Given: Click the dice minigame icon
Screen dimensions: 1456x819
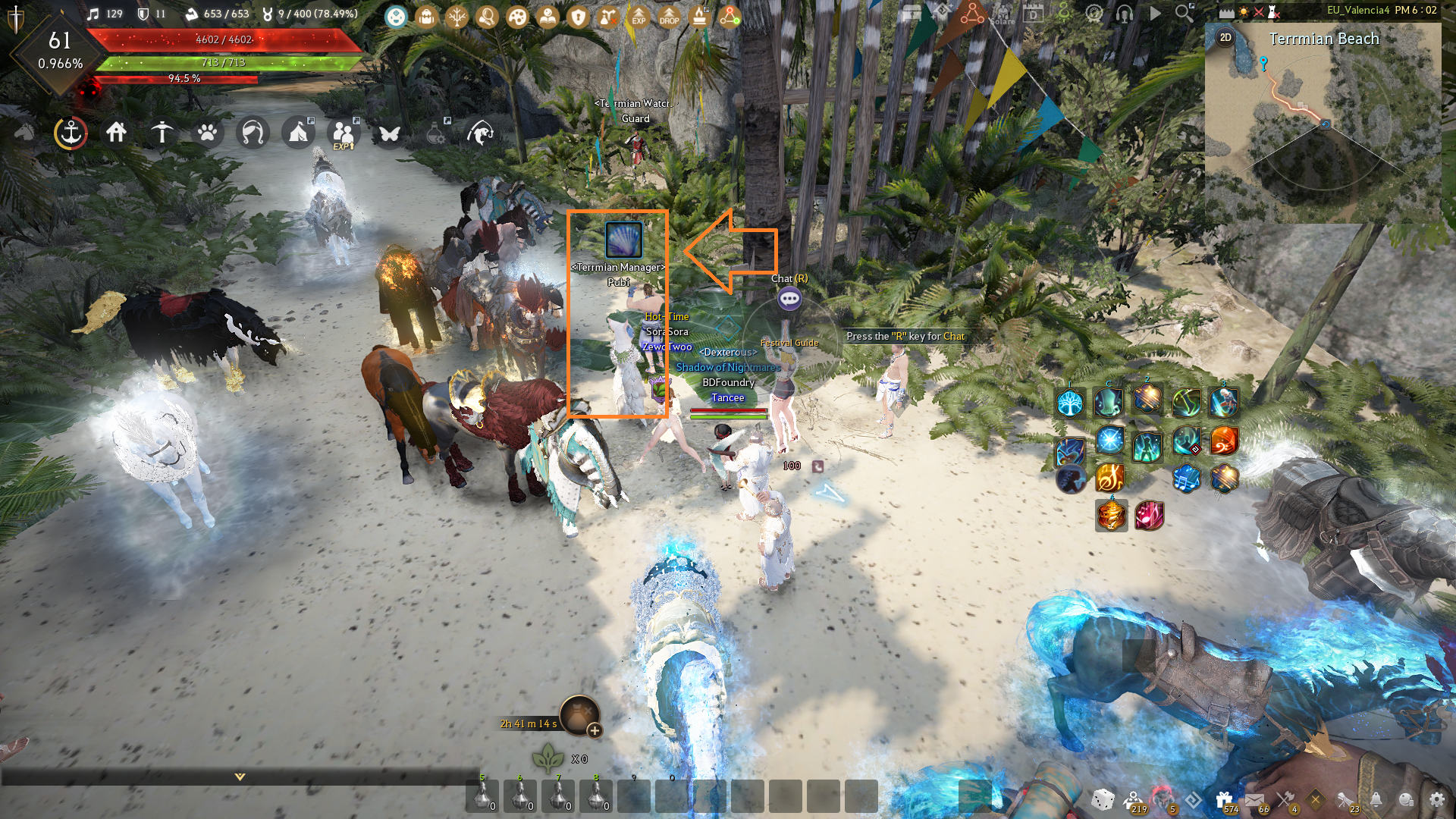Looking at the screenshot, I should (1102, 800).
